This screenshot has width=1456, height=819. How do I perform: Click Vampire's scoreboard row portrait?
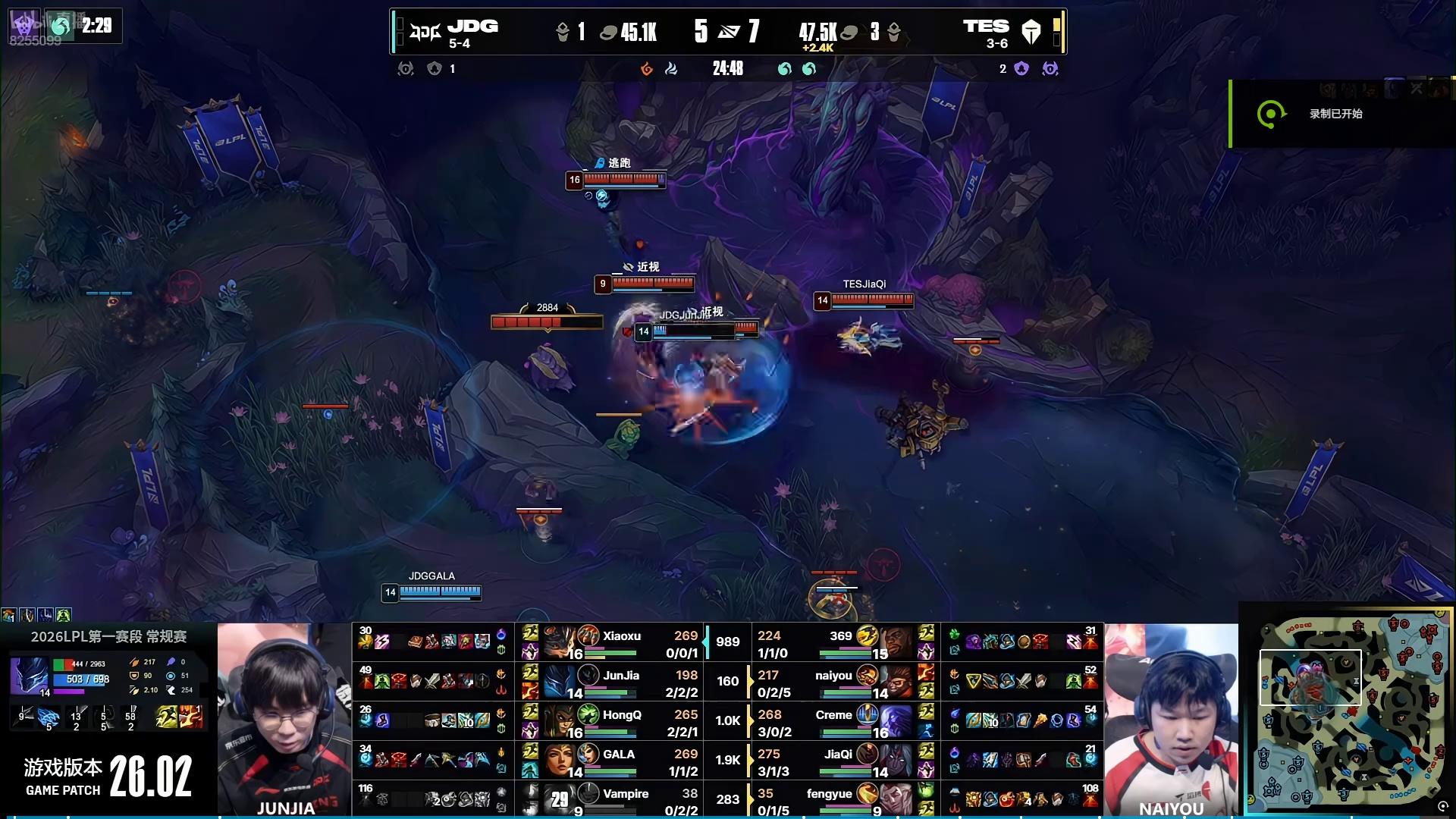point(561,799)
